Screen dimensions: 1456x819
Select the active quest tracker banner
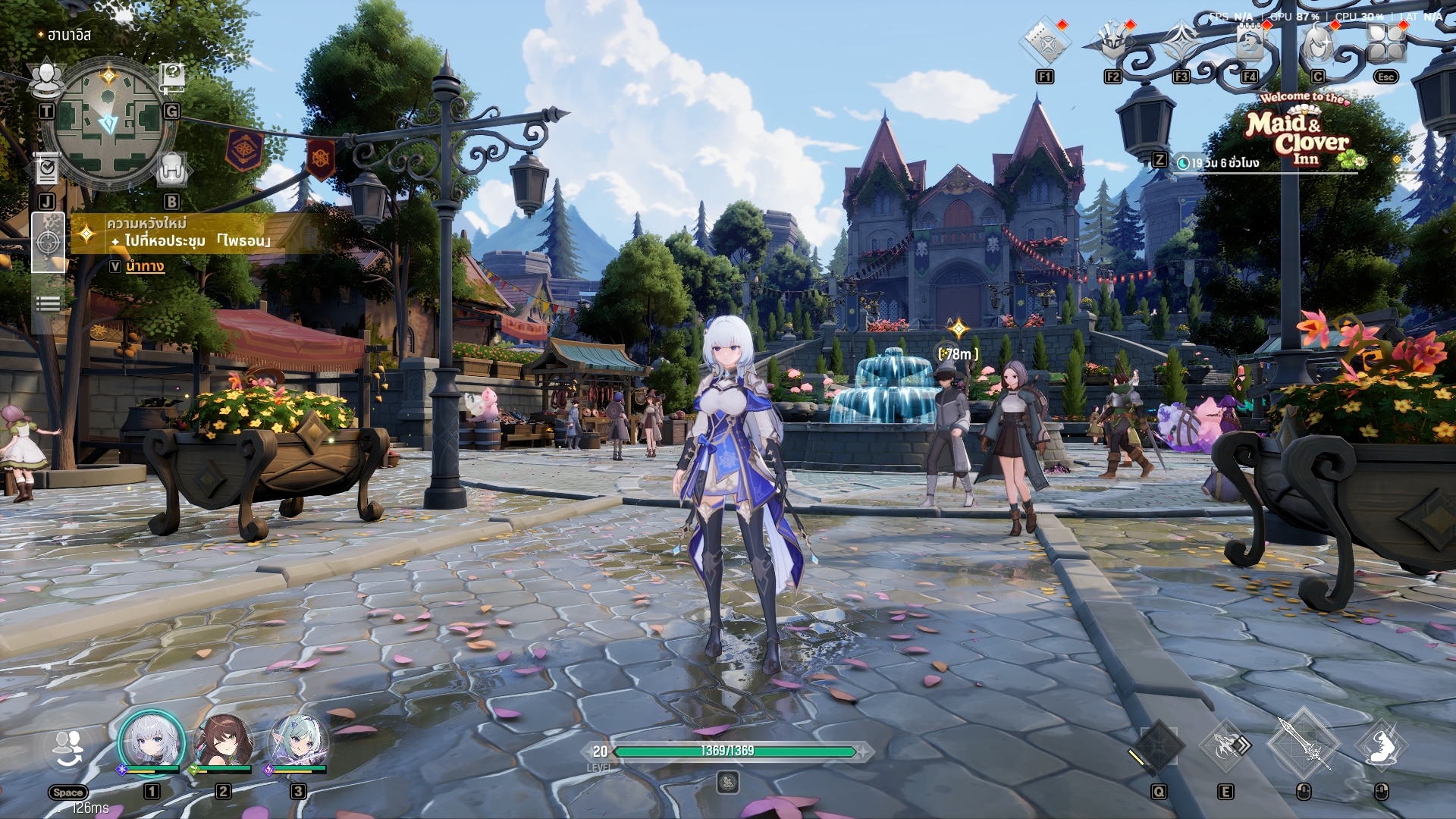point(190,233)
